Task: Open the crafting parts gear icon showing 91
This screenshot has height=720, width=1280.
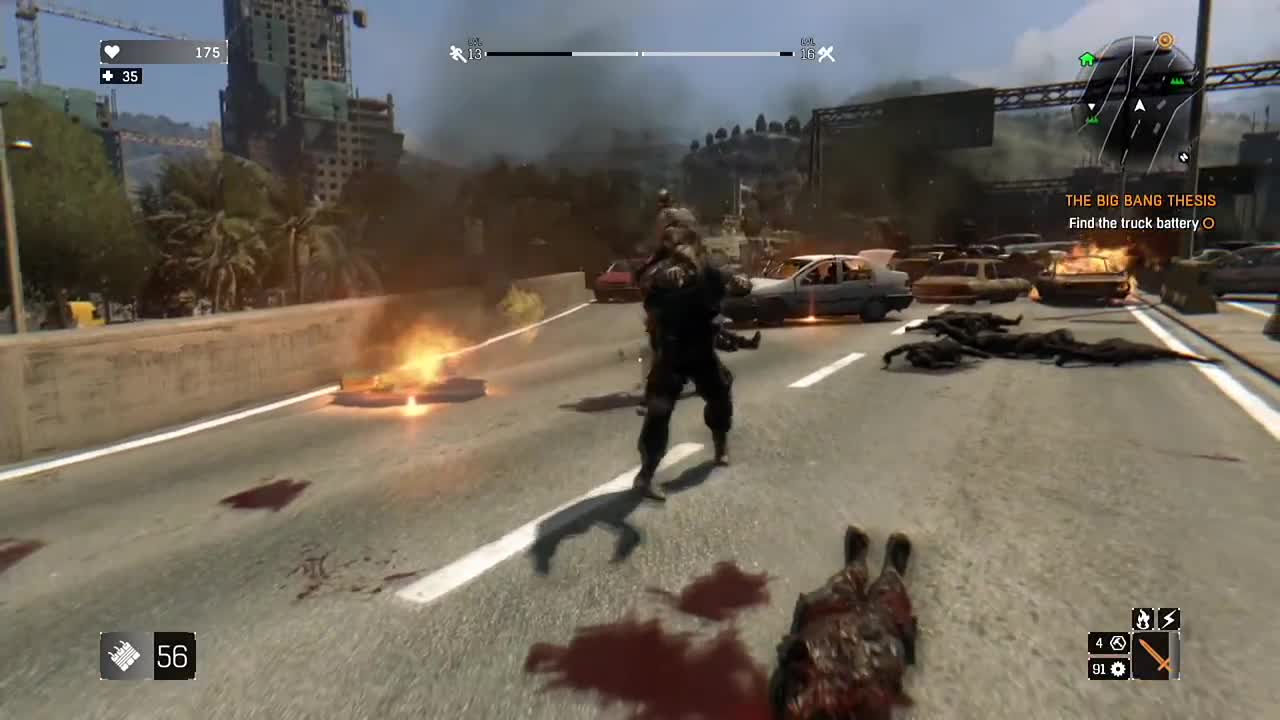Action: (1109, 668)
